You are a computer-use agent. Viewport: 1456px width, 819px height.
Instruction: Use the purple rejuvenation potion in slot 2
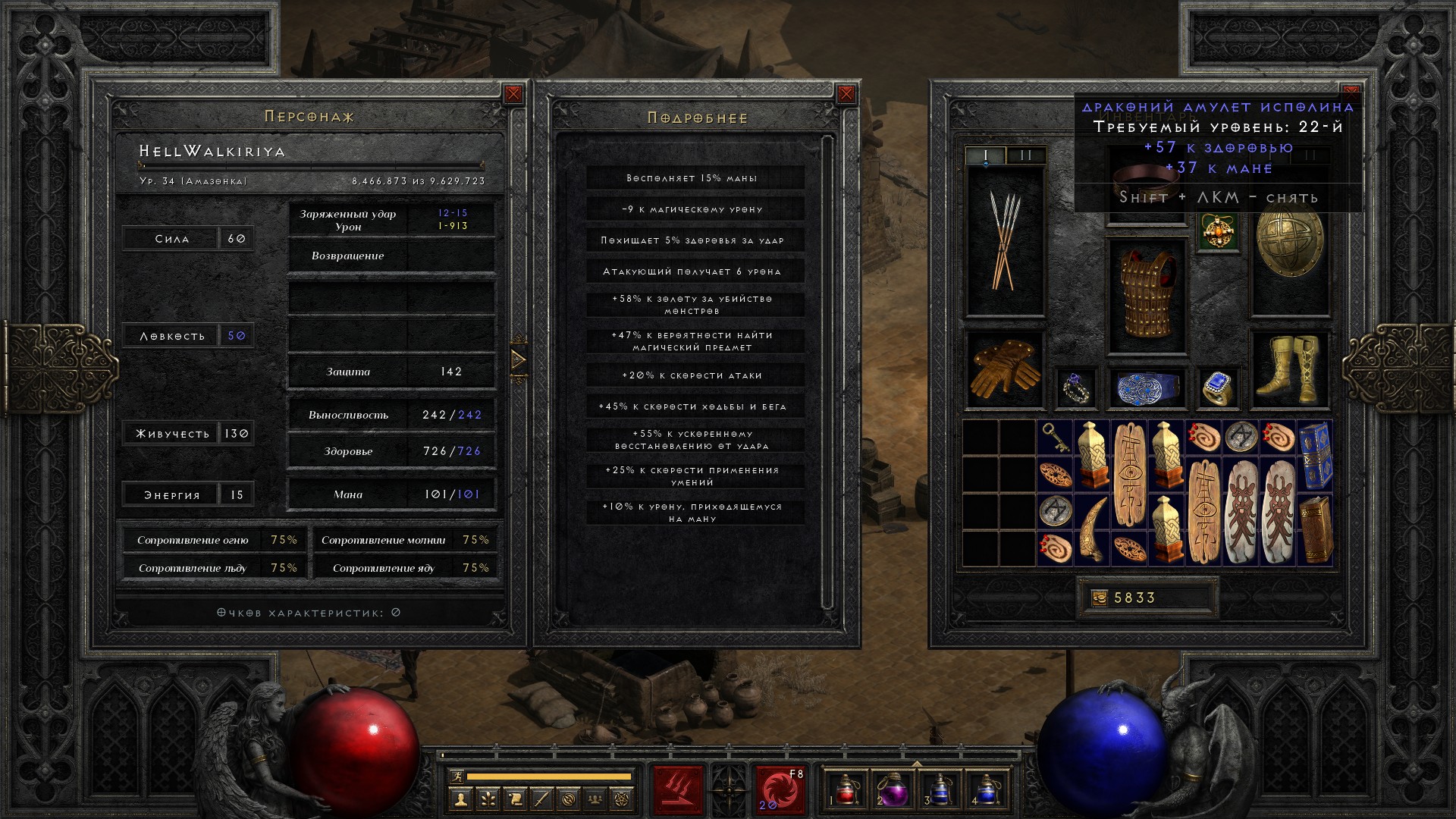893,789
